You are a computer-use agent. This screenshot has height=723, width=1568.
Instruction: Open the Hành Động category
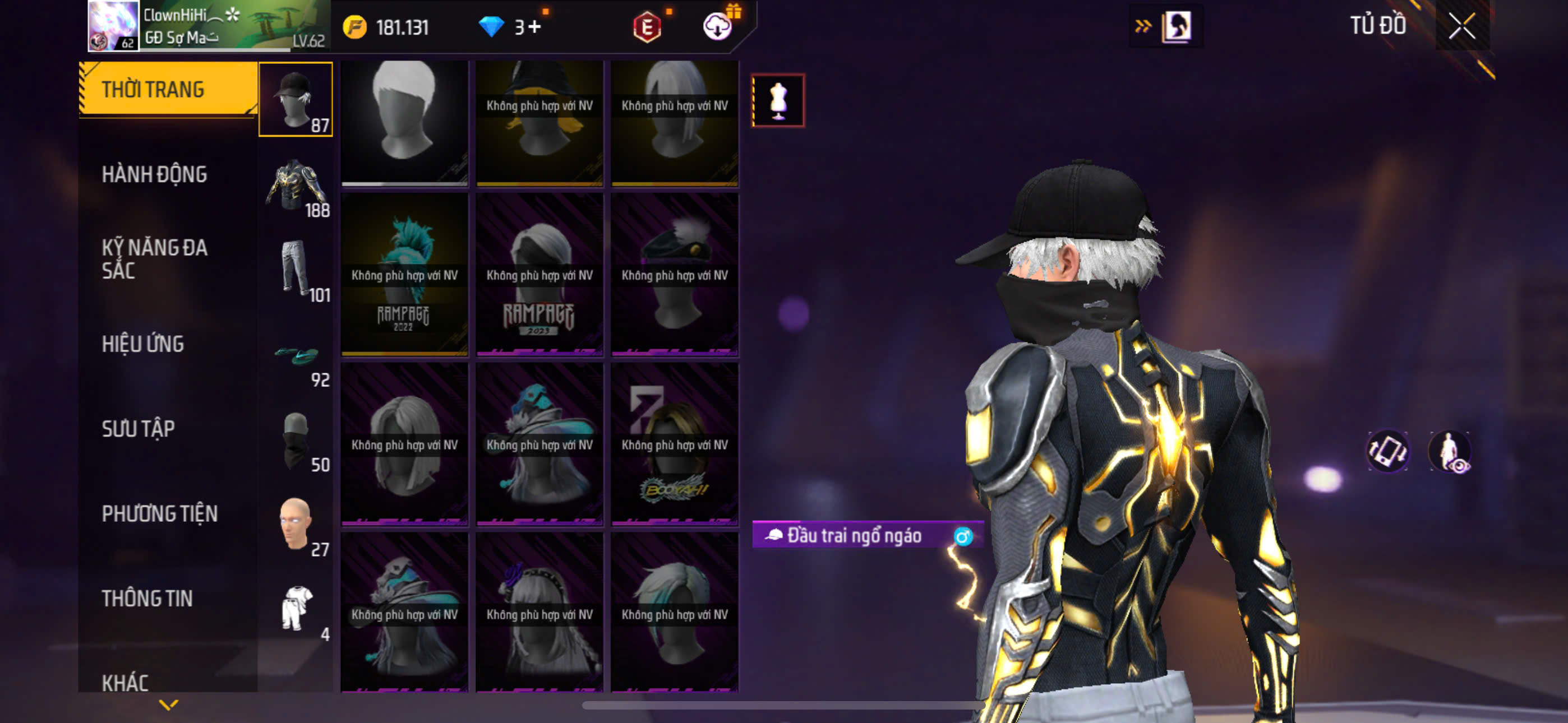[154, 175]
